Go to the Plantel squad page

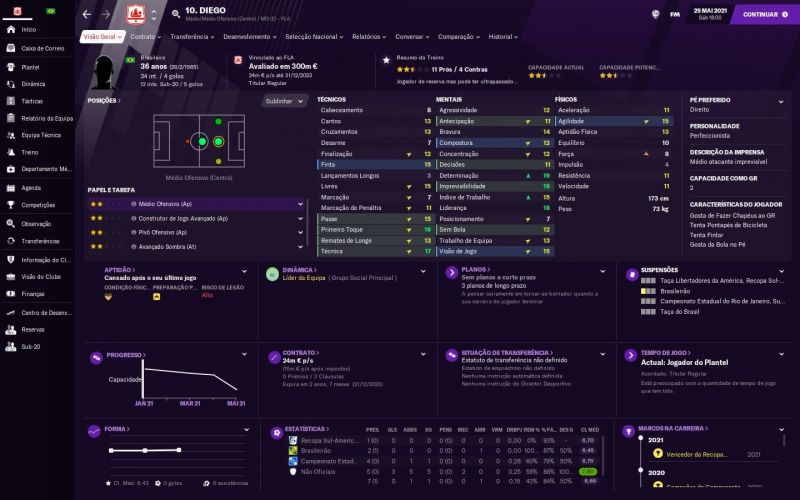(30, 66)
